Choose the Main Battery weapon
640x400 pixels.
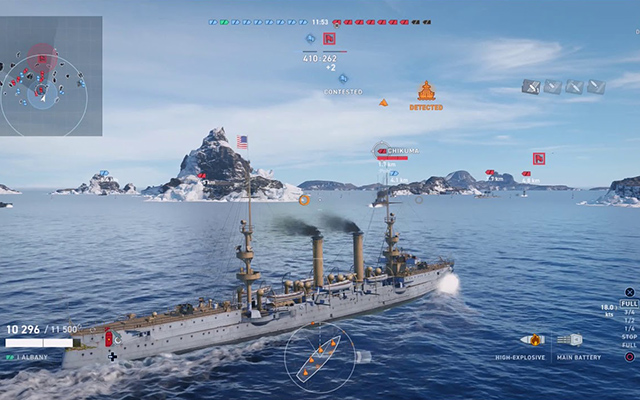(569, 340)
